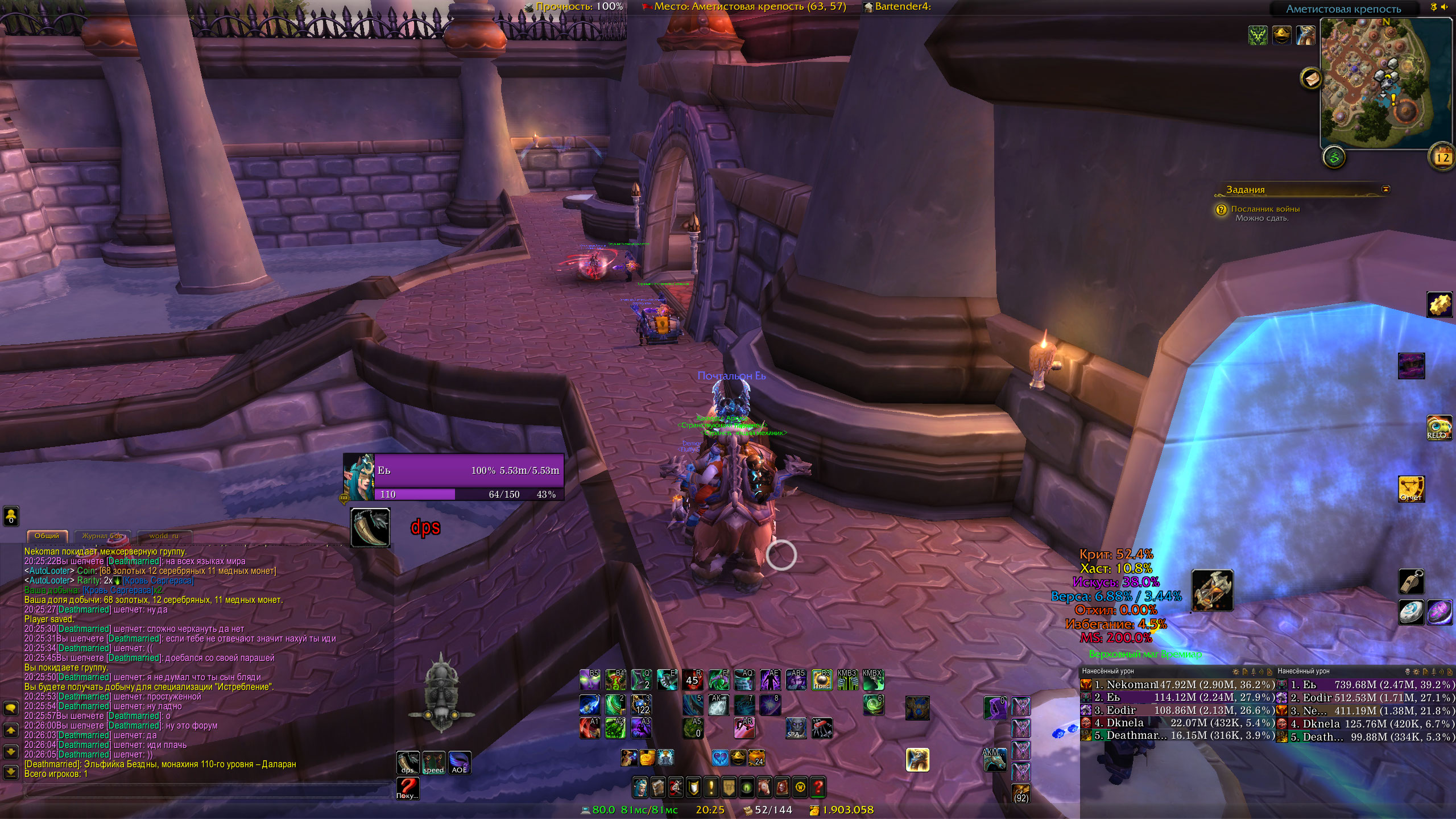The width and height of the screenshot is (1456, 819).
Task: Switch to the "Общий" chat tab
Action: [x=47, y=536]
